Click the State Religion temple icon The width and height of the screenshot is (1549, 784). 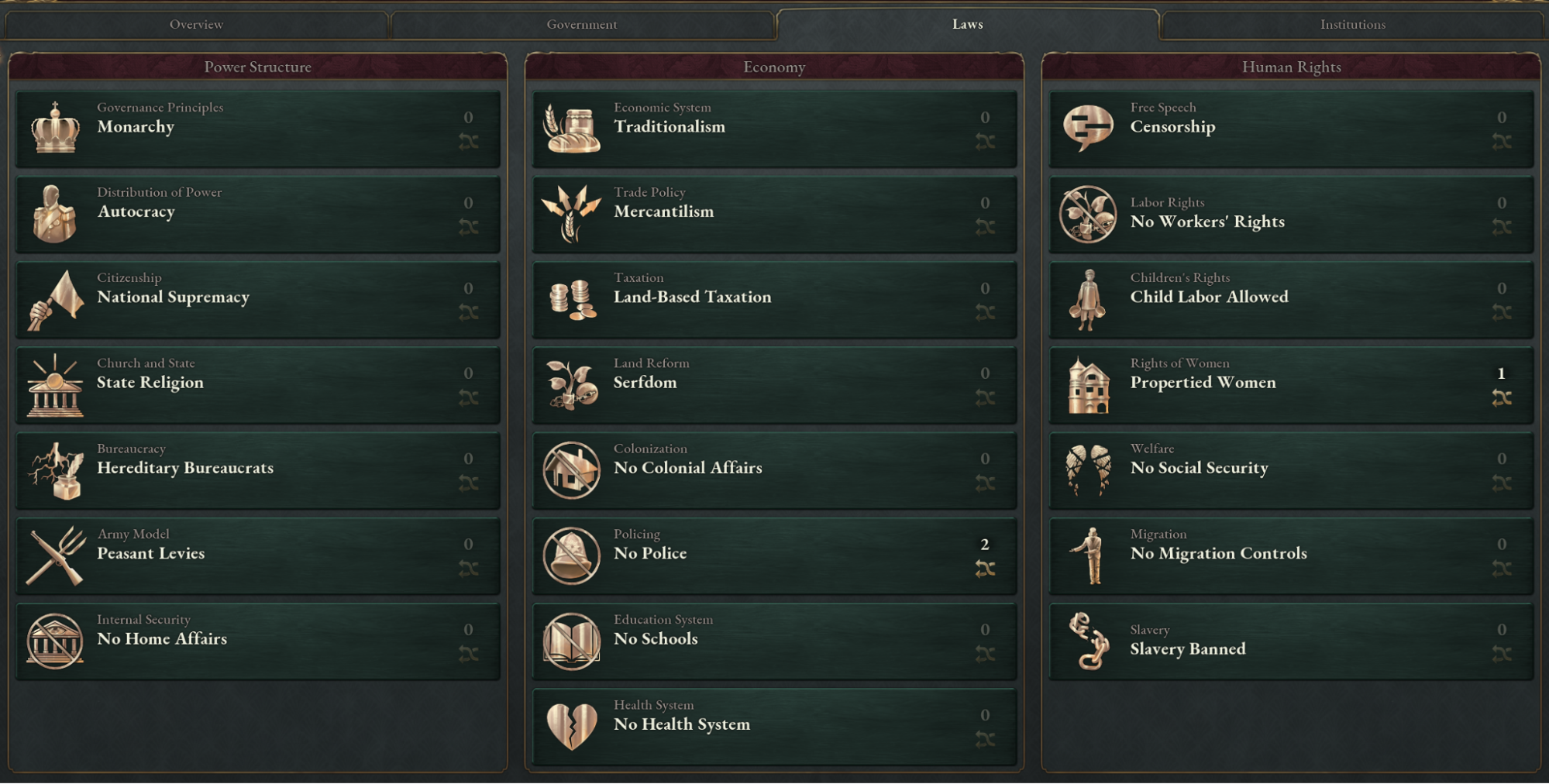(x=54, y=385)
